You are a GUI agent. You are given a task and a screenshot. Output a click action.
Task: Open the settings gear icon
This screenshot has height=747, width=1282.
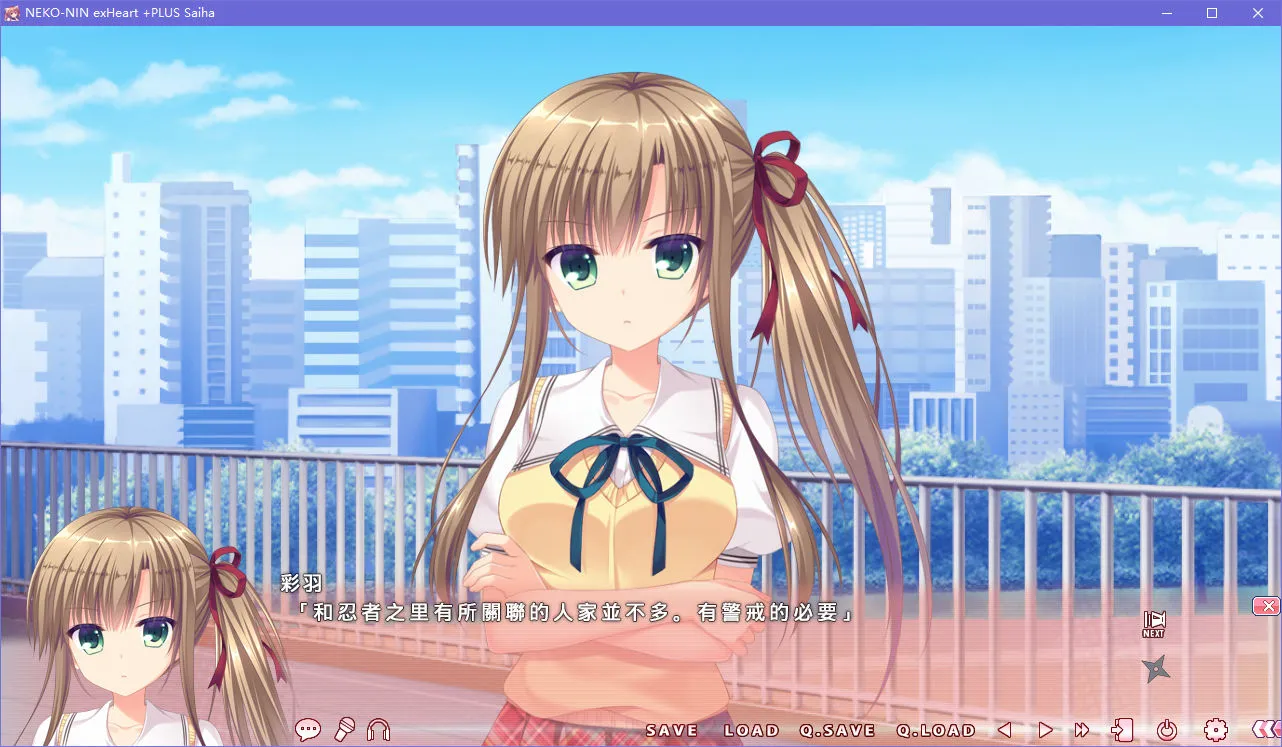coord(1216,730)
